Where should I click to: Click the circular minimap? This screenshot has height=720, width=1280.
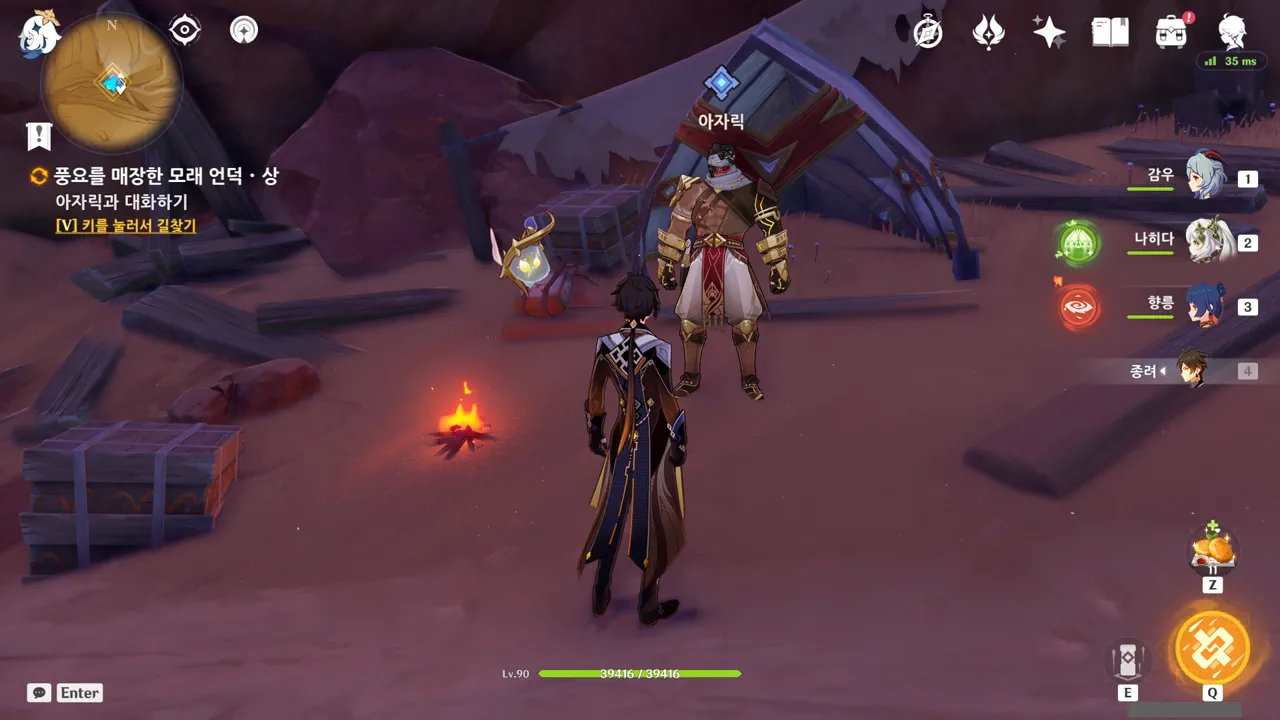click(111, 82)
